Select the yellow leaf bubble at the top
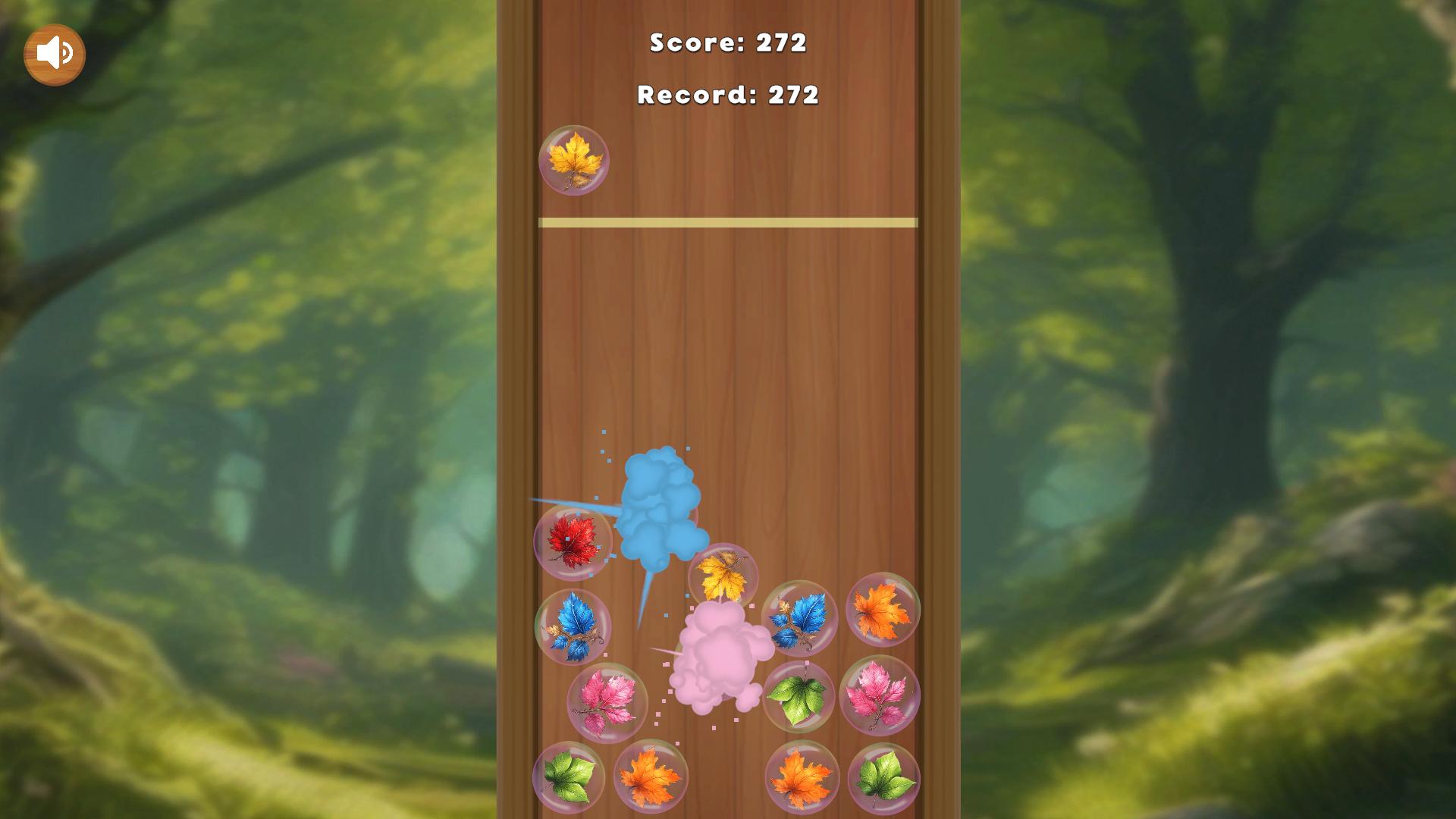1456x819 pixels. 574,160
